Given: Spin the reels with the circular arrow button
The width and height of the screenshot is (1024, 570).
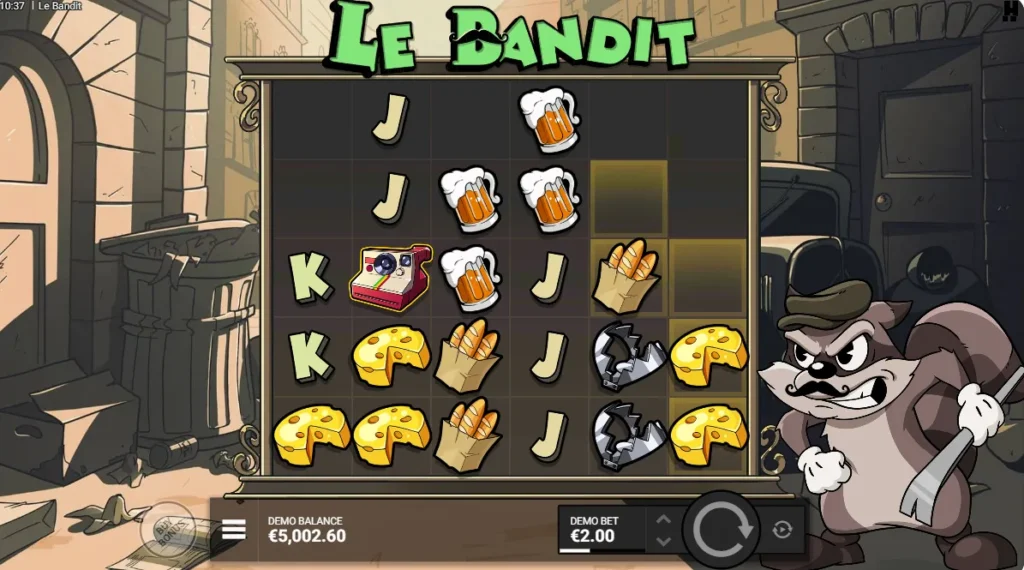Looking at the screenshot, I should [723, 529].
